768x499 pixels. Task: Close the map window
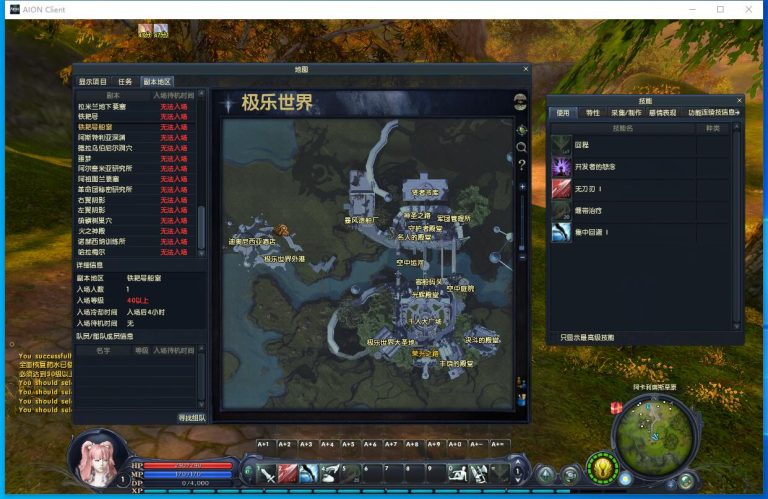[x=526, y=69]
